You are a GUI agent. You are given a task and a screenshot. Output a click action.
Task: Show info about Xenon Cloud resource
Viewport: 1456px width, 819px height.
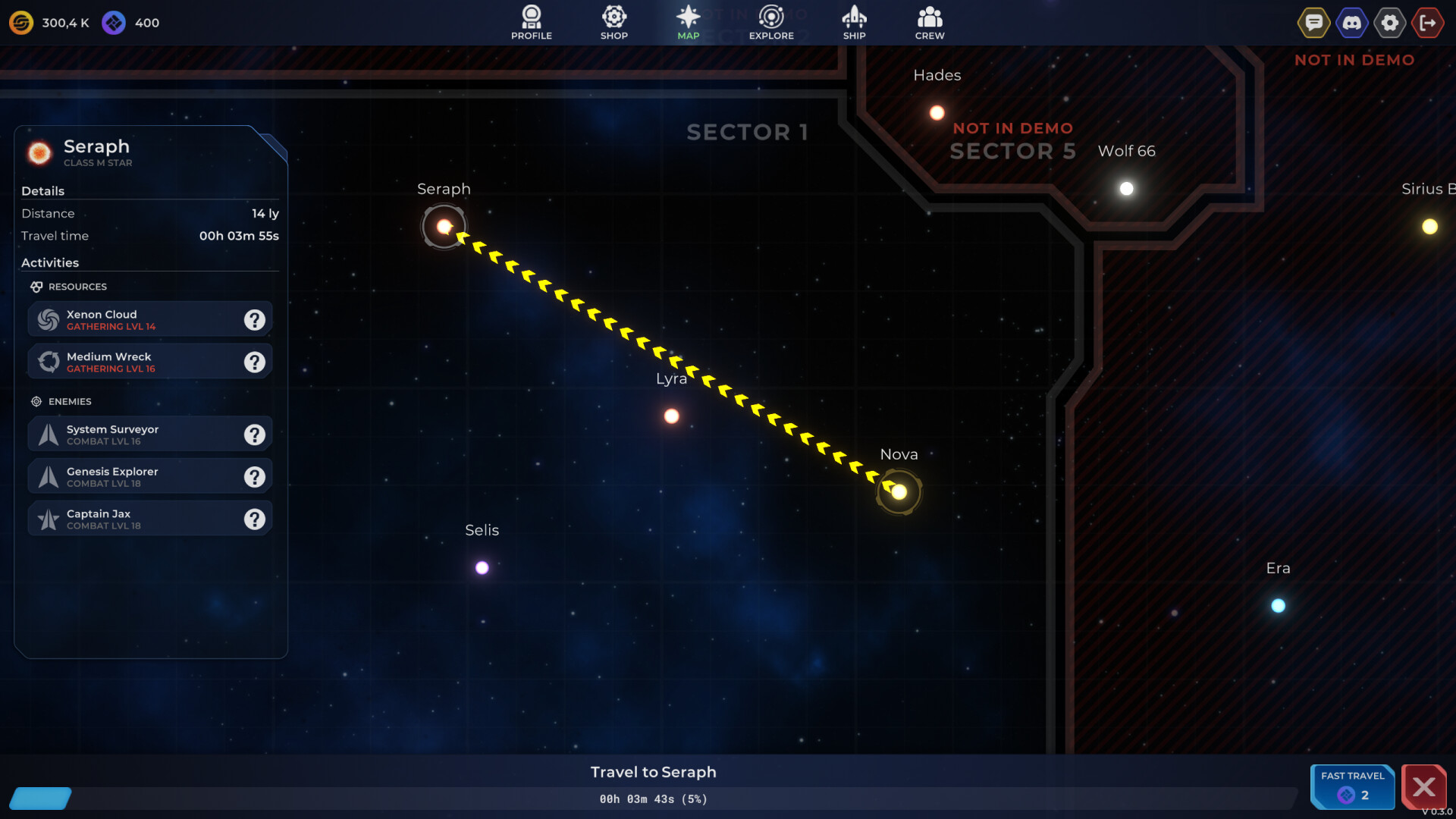[x=254, y=319]
